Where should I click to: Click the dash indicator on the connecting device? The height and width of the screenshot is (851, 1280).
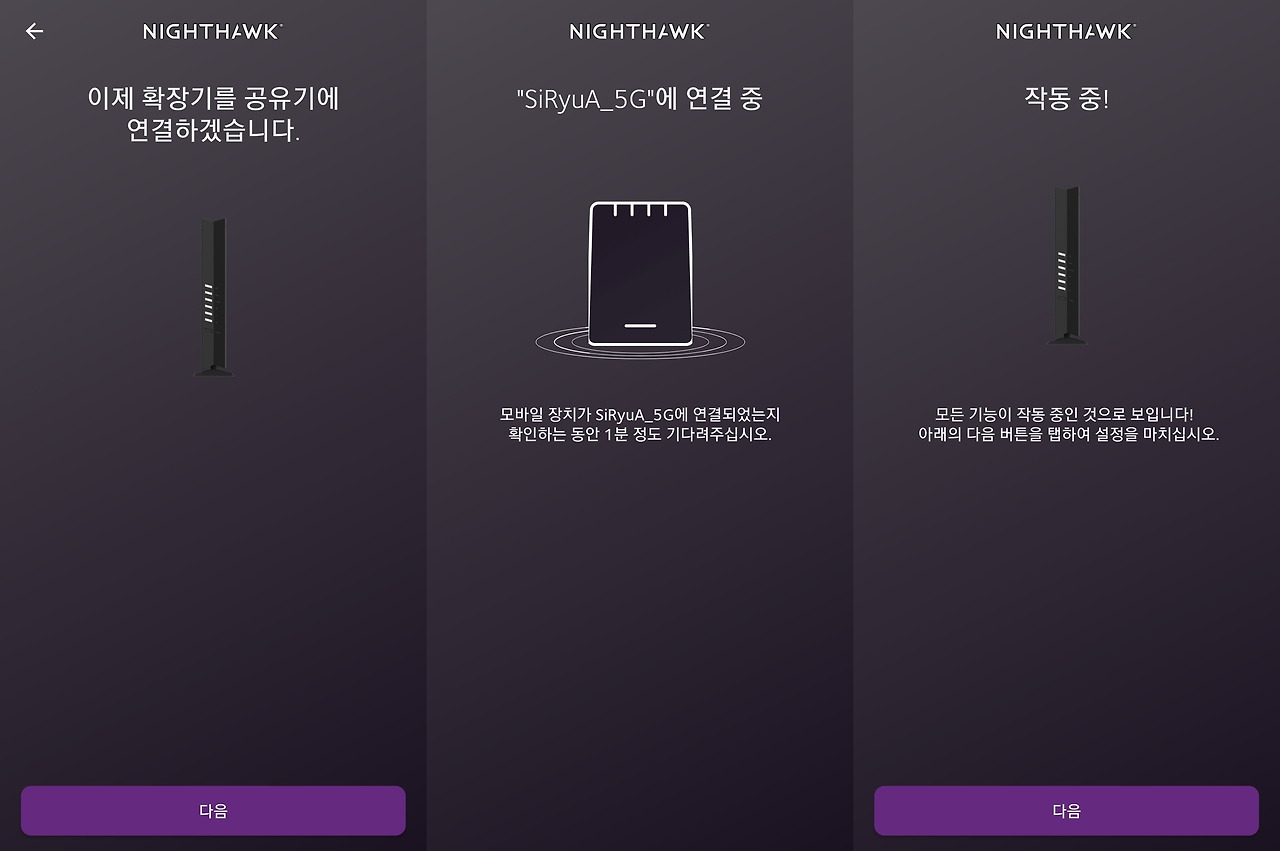click(640, 324)
